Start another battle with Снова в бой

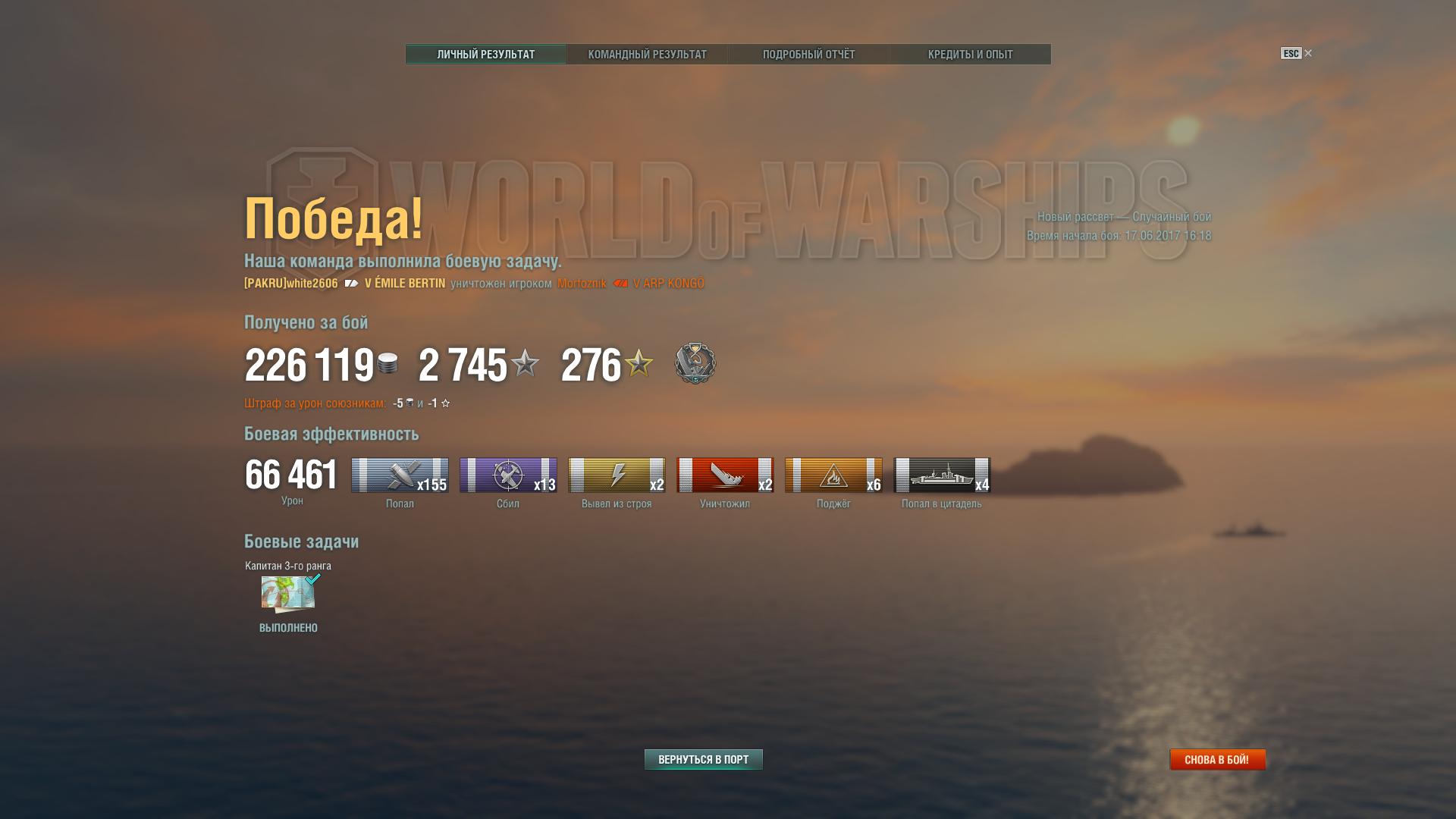1216,759
